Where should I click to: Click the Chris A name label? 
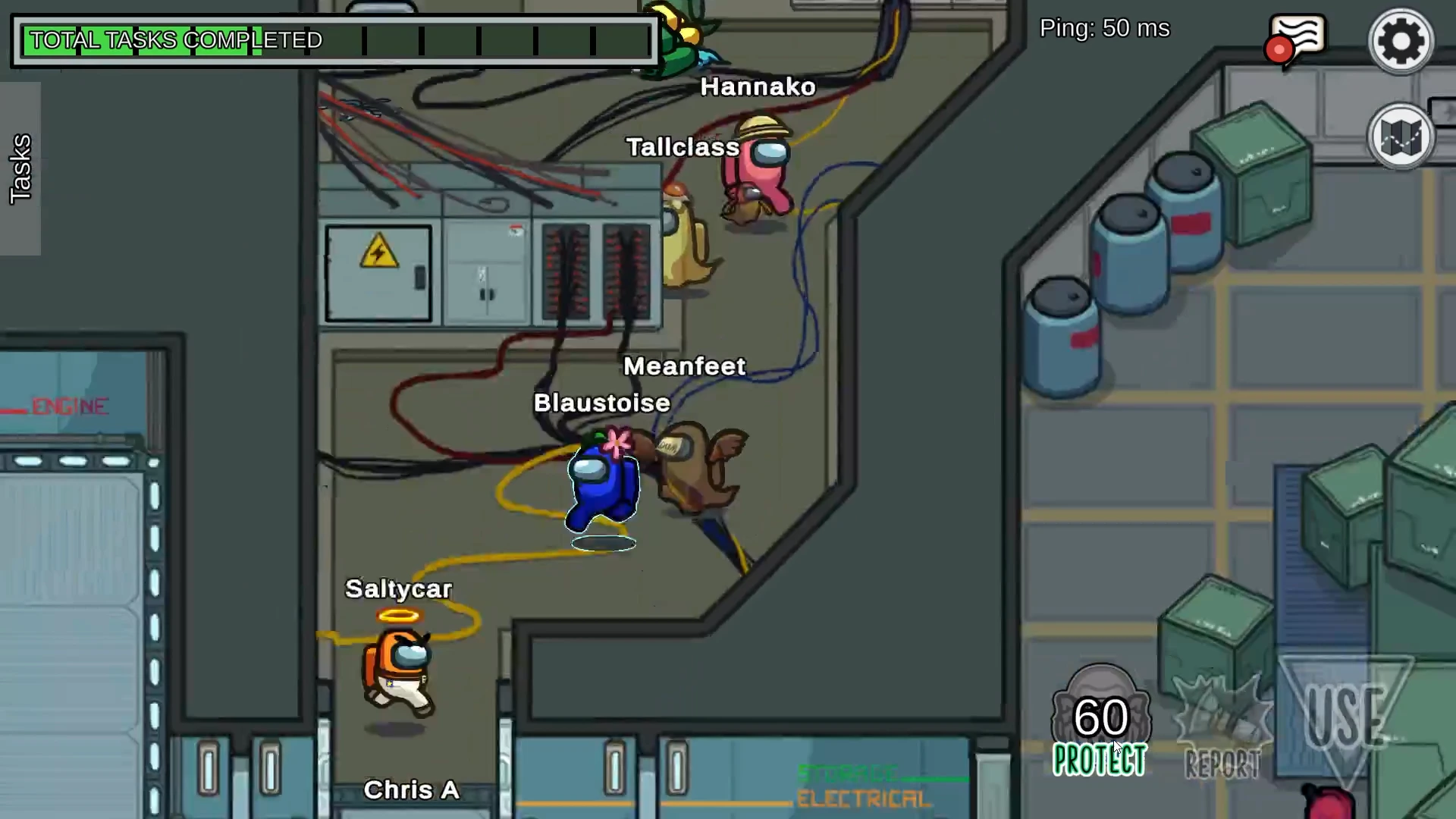pos(412,789)
